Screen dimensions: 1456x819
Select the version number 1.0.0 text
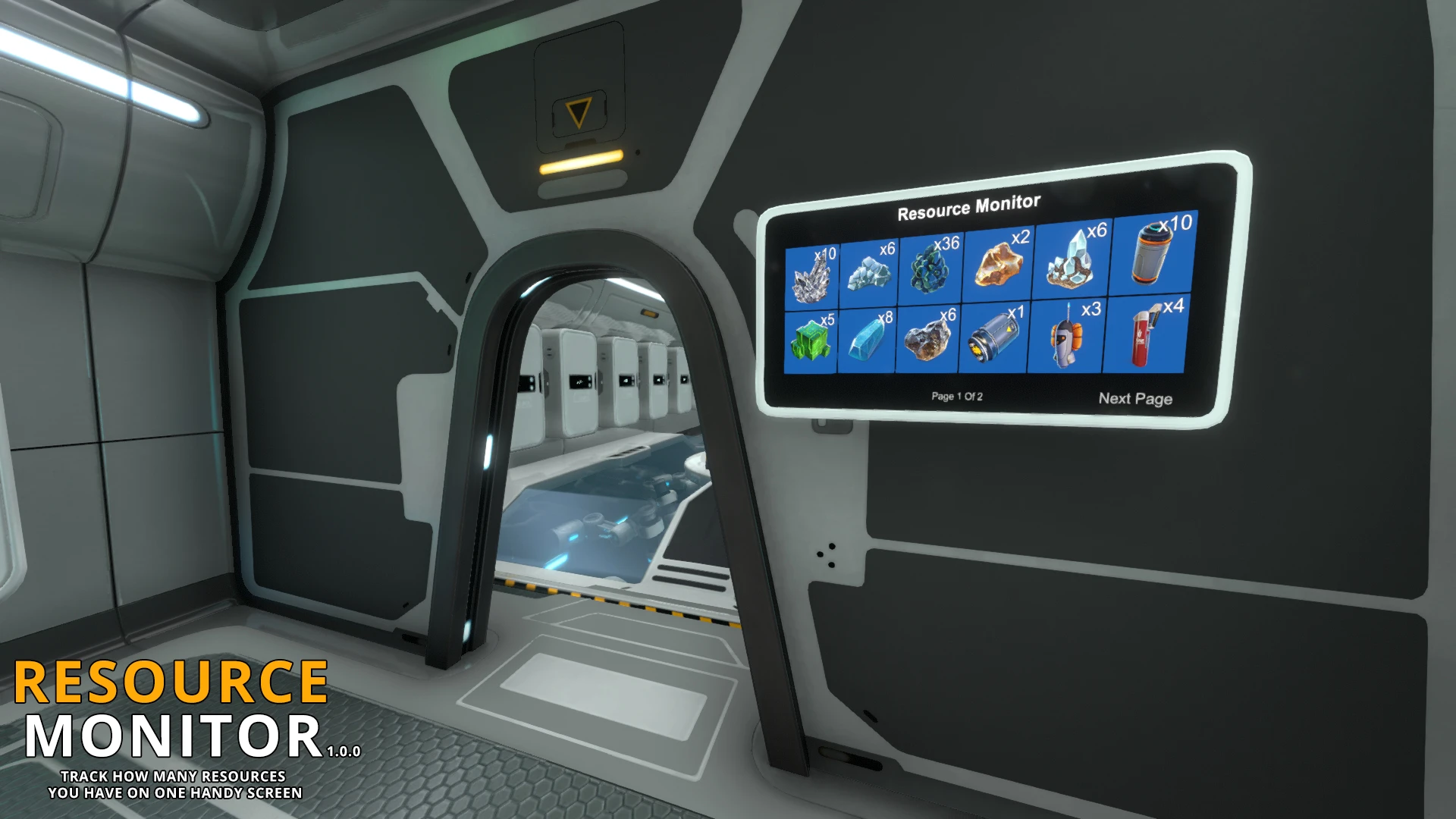[x=345, y=753]
